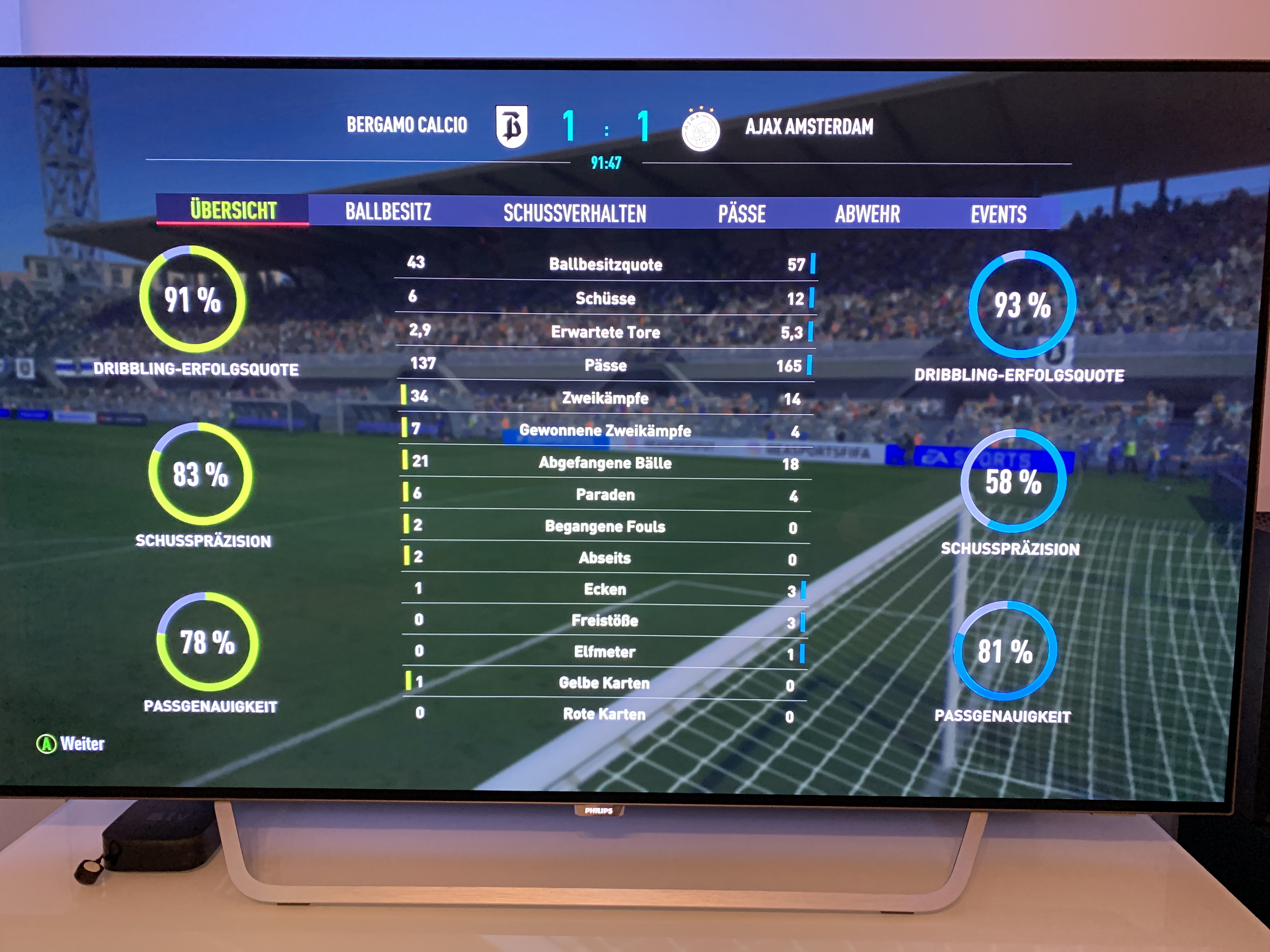
Task: Select the Übersicht tab
Action: click(x=233, y=210)
